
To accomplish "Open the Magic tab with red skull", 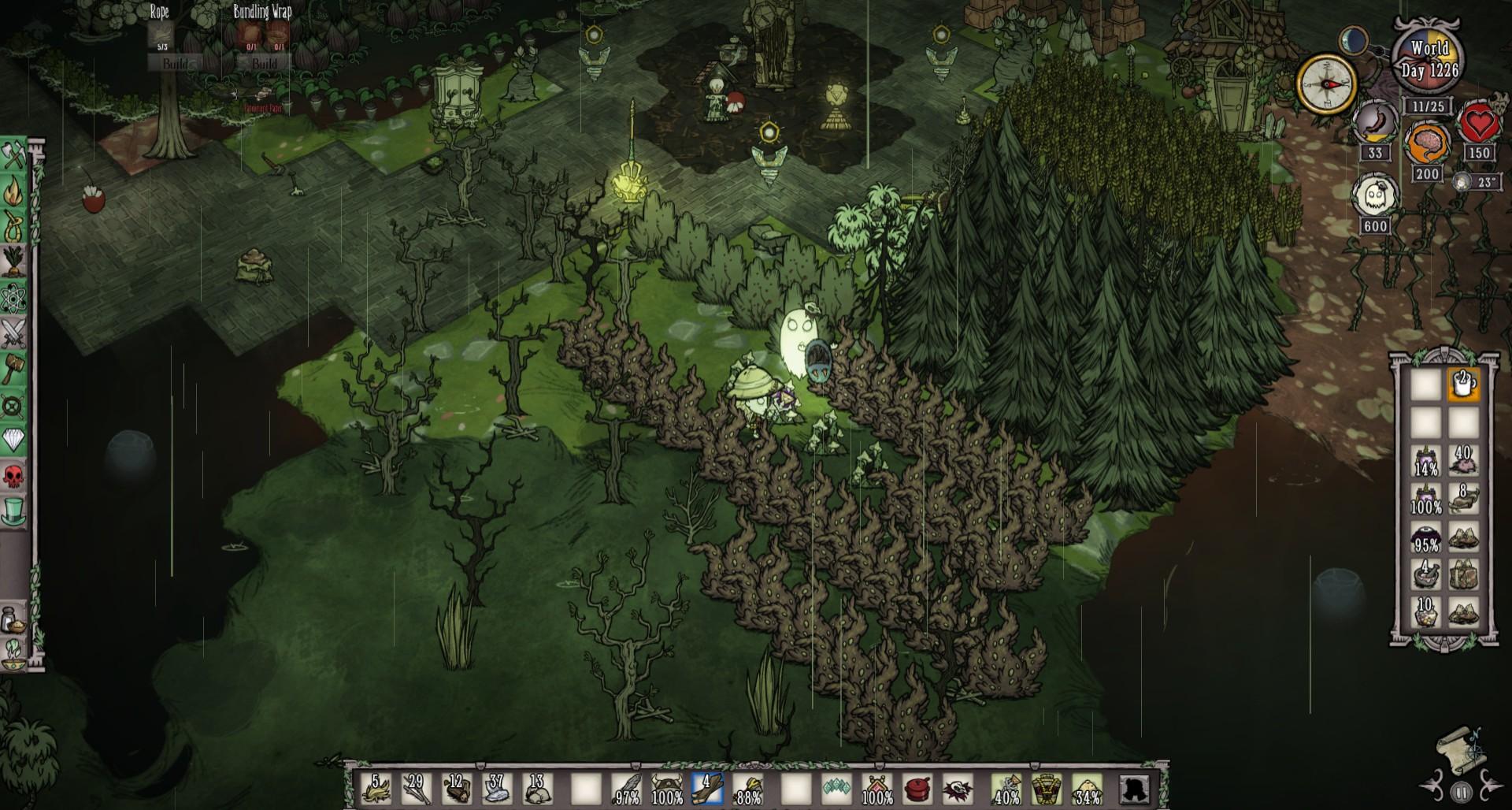I will coord(14,476).
